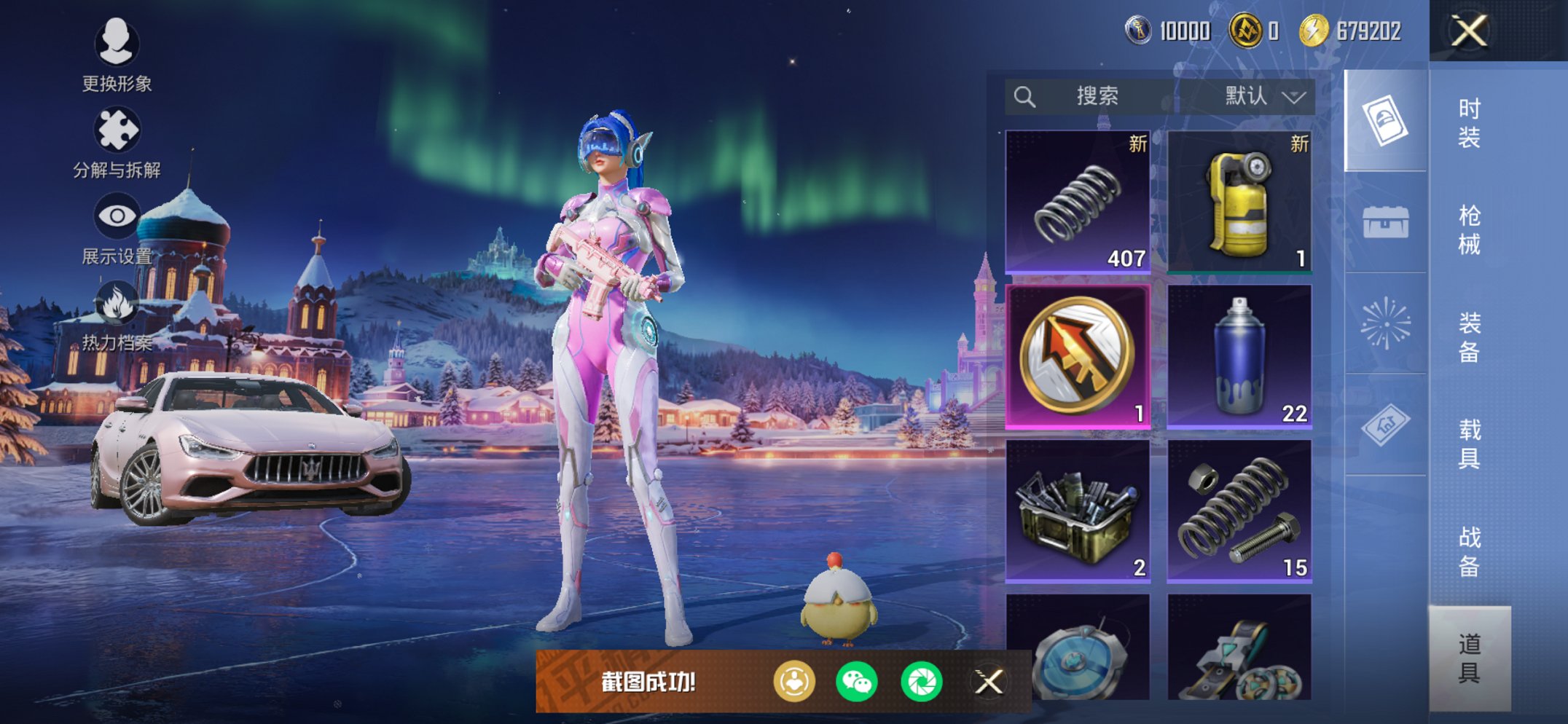Select the spring item with 407 count
1568x724 pixels.
click(1078, 202)
